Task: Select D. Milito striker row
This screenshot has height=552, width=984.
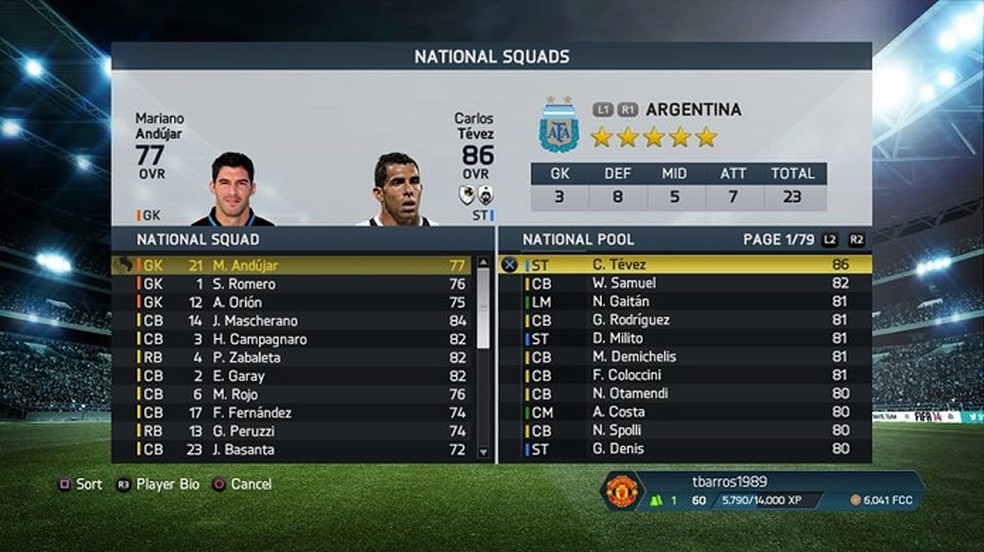Action: click(x=685, y=338)
